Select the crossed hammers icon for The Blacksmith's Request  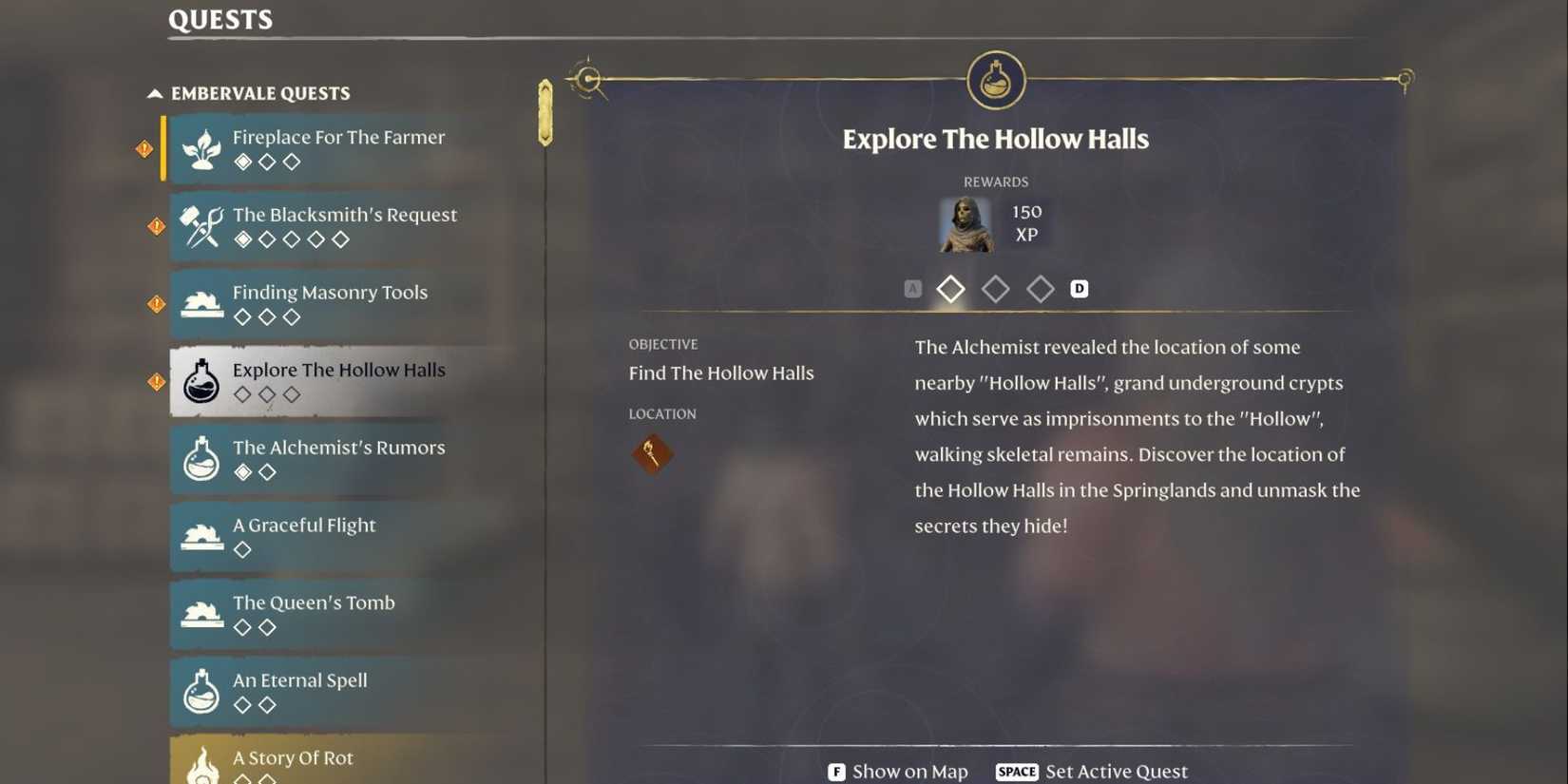(x=201, y=226)
